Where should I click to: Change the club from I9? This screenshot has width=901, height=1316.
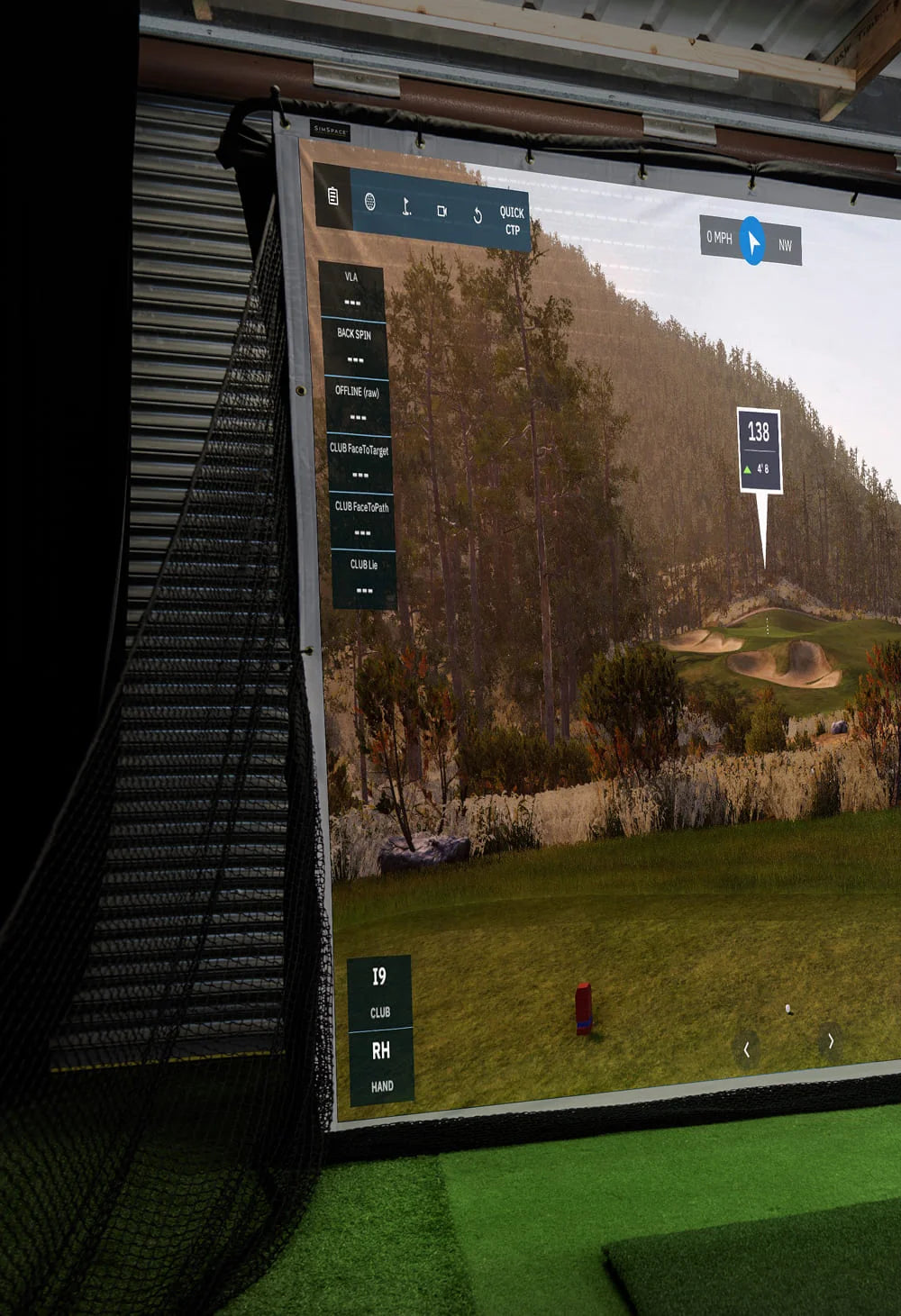pos(379,991)
